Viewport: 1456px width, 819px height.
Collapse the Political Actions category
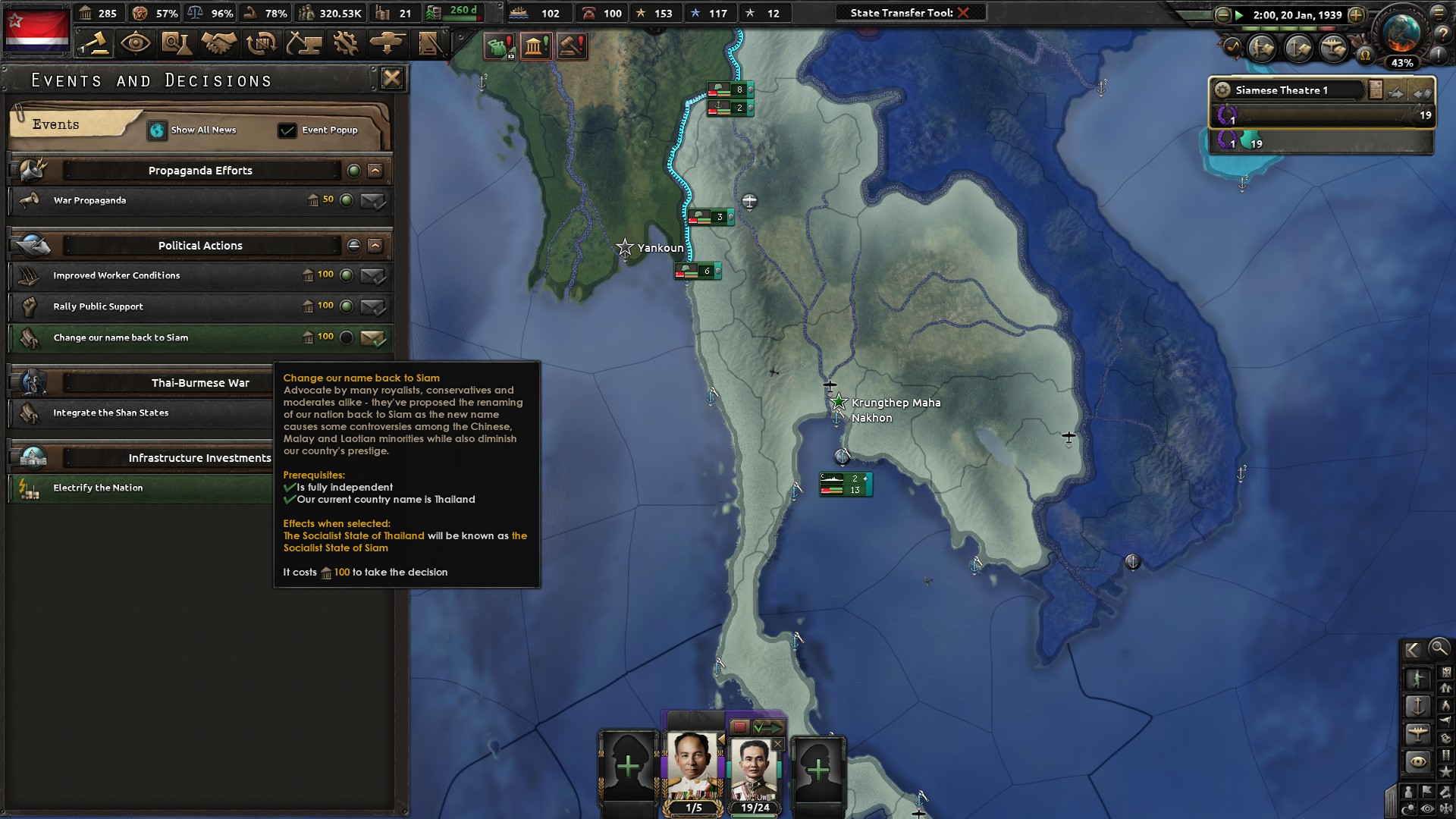[x=375, y=245]
